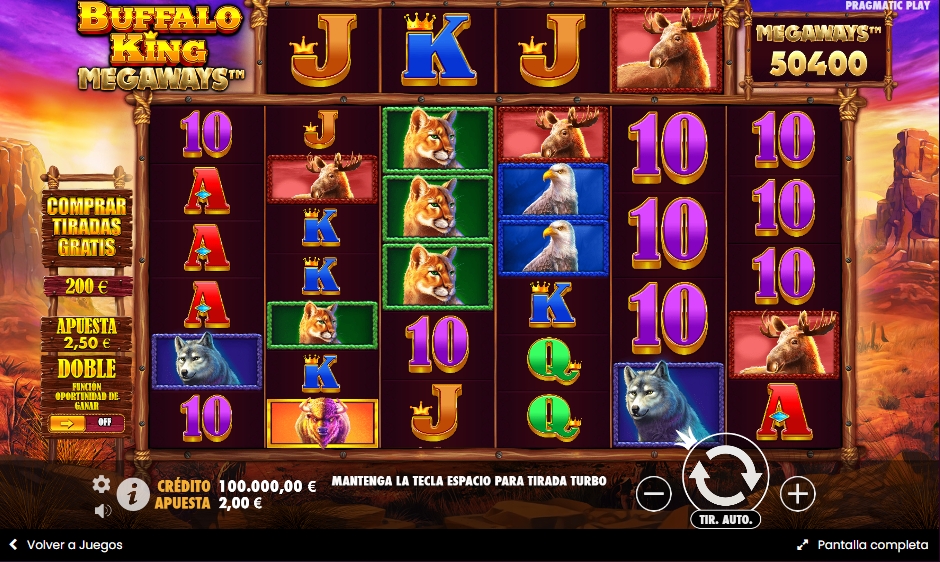940x562 pixels.
Task: Buy free spins via Comprar Tiradas Gratis
Action: [87, 227]
